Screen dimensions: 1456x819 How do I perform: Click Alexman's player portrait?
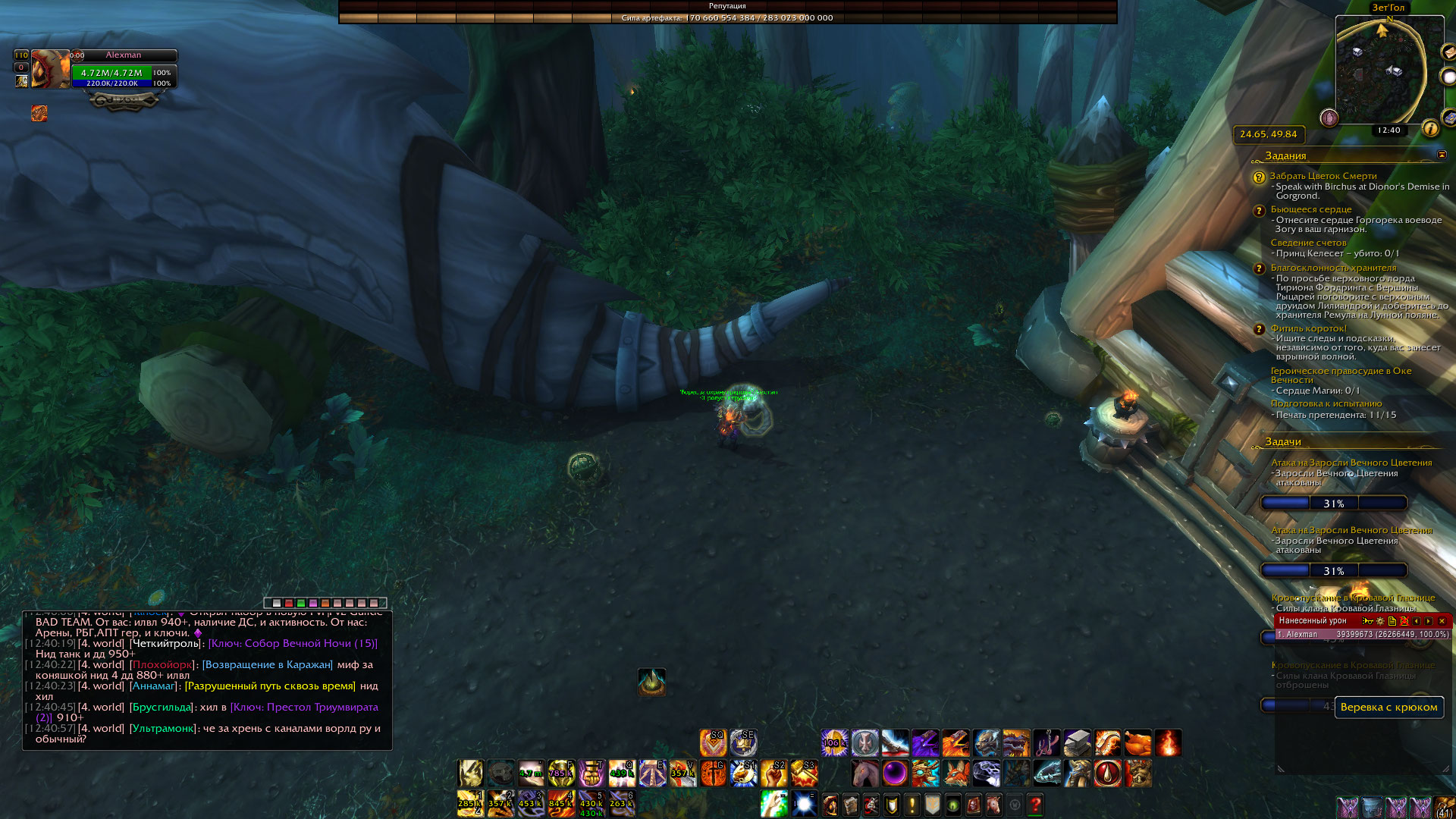point(50,70)
